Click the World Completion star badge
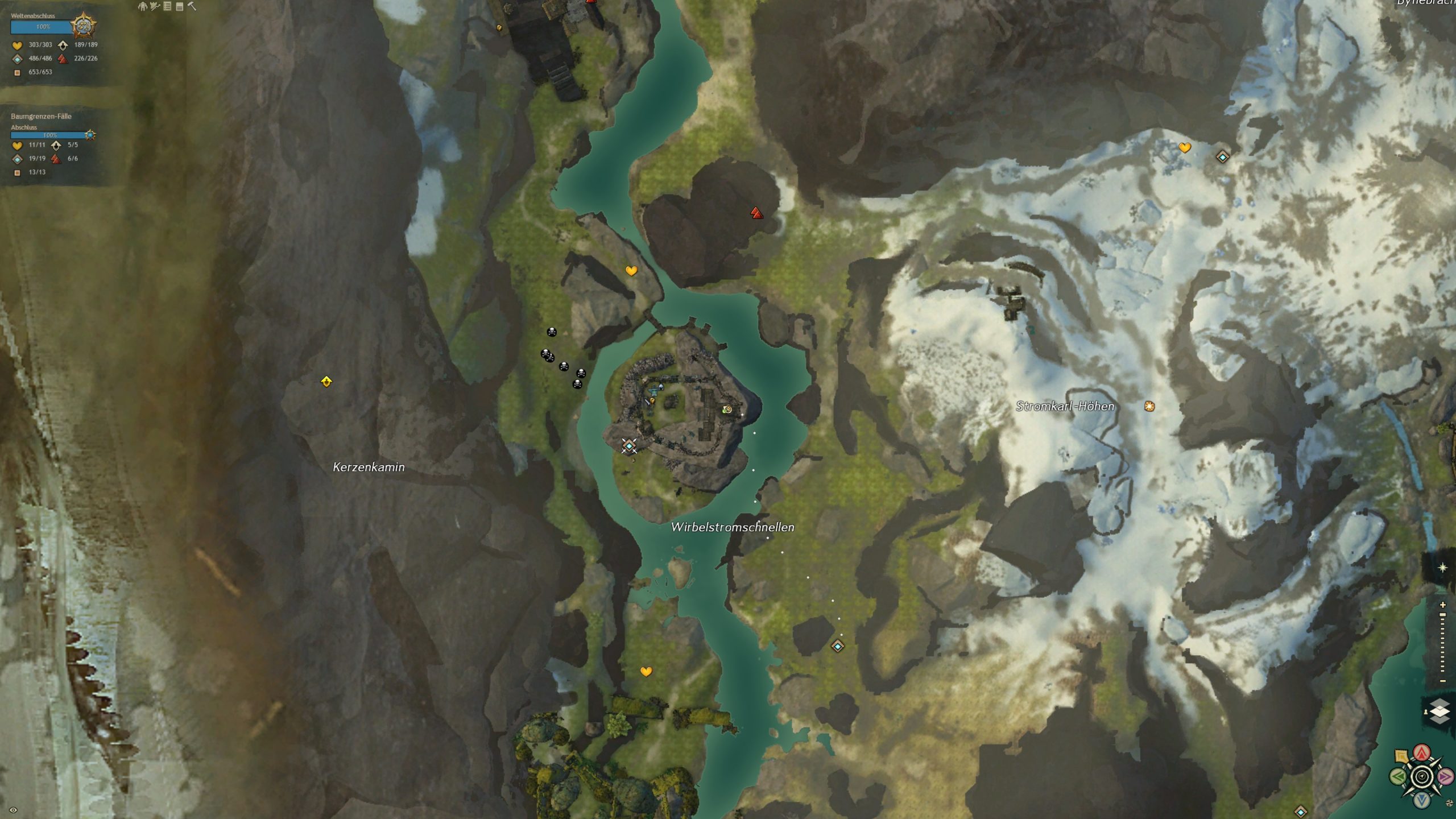Screen dimensions: 1456x819 coord(83,26)
